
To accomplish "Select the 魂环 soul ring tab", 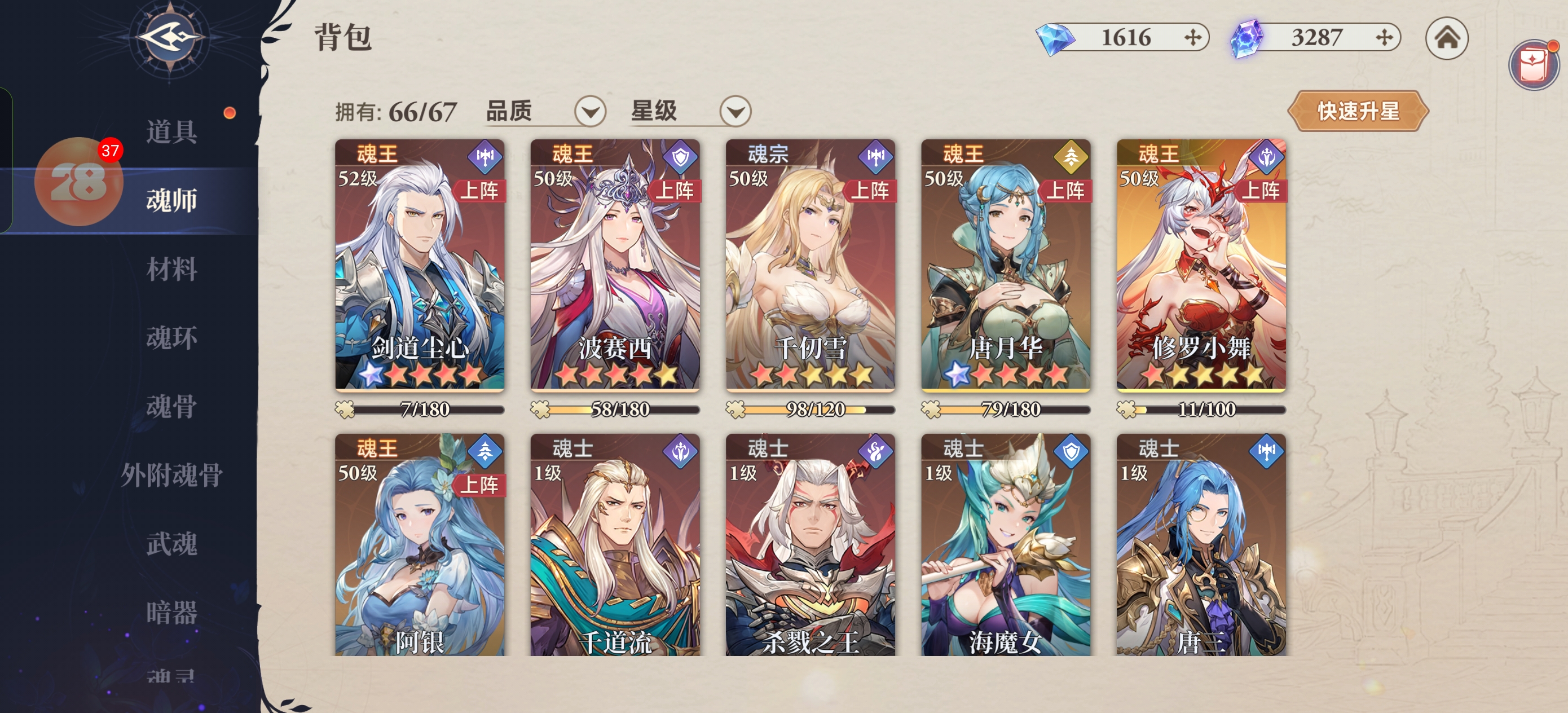I will (171, 338).
